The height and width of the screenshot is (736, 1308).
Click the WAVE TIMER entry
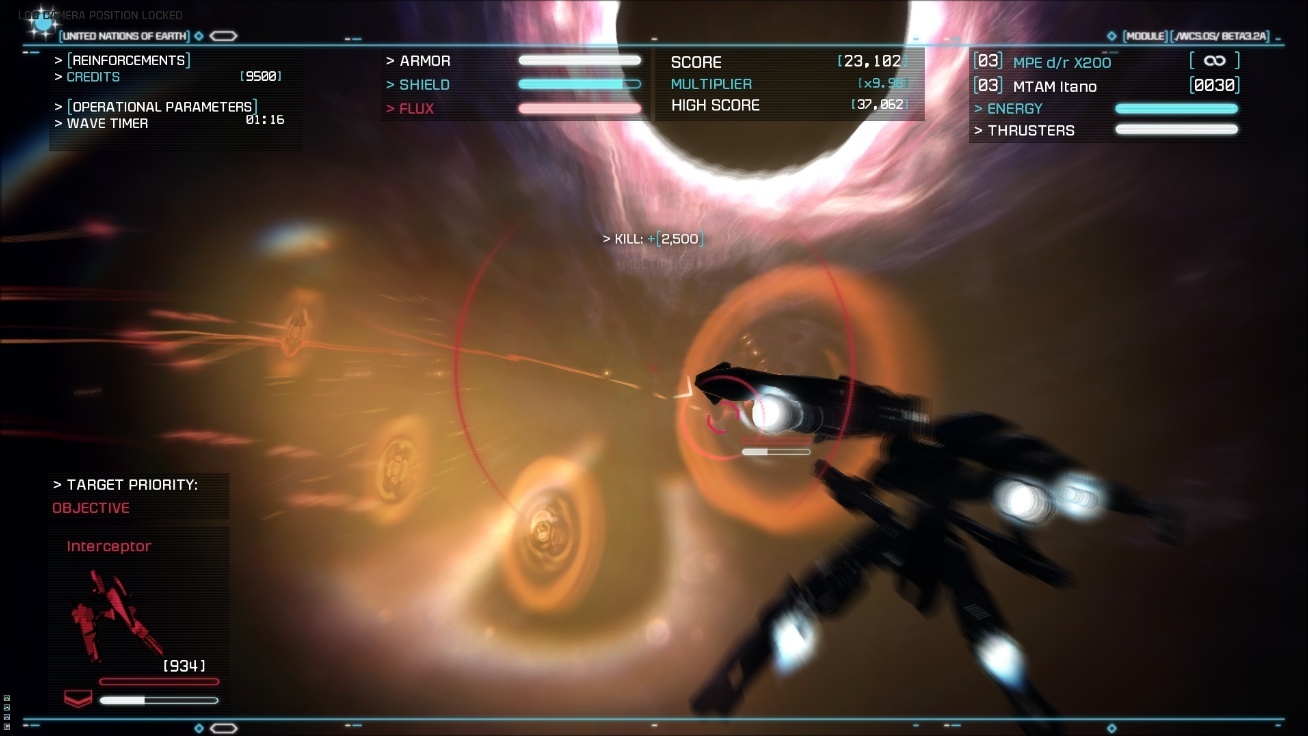pos(105,123)
